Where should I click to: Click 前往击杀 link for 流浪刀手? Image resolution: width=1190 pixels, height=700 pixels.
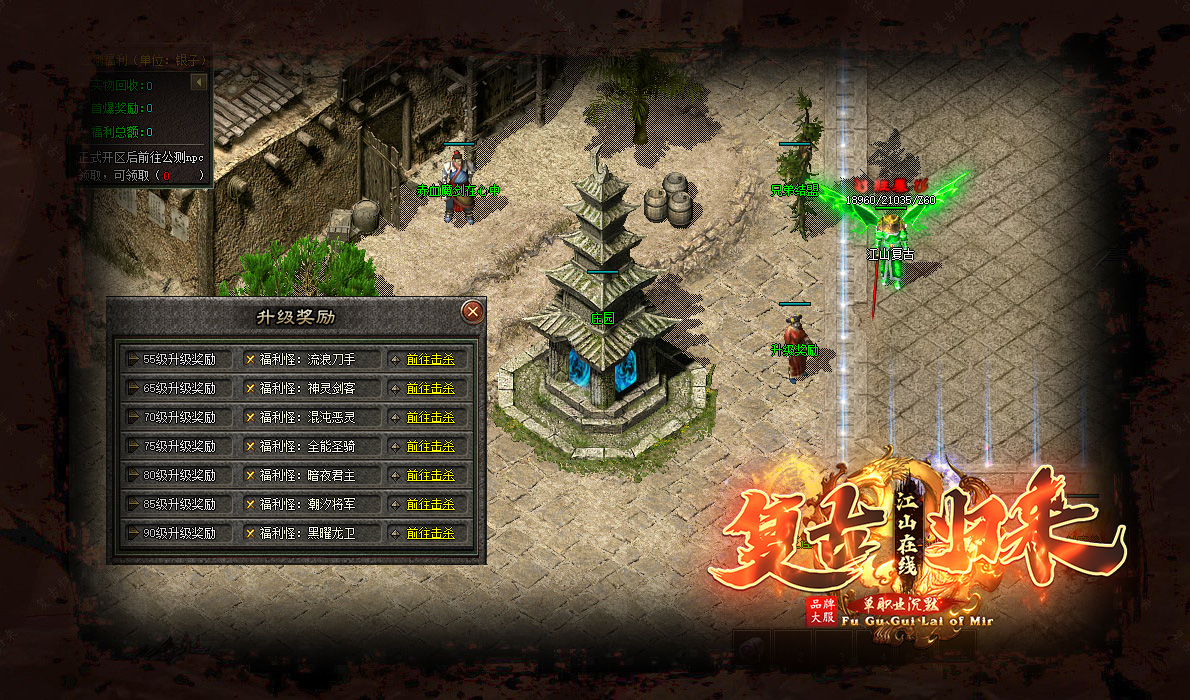pyautogui.click(x=430, y=360)
